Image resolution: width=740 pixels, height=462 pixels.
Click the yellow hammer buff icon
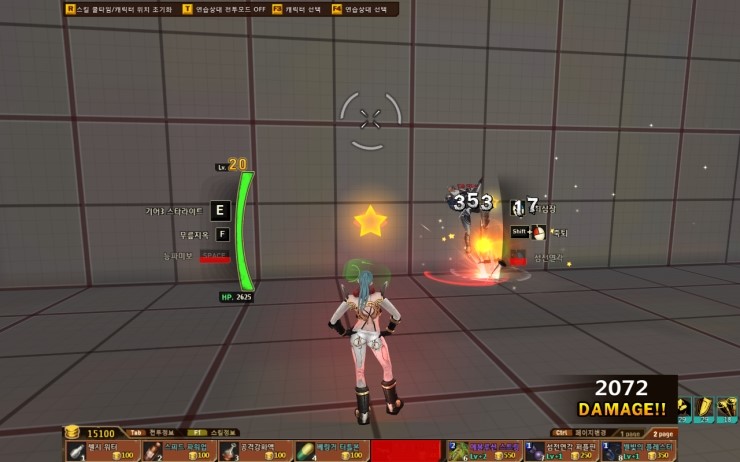[728, 407]
